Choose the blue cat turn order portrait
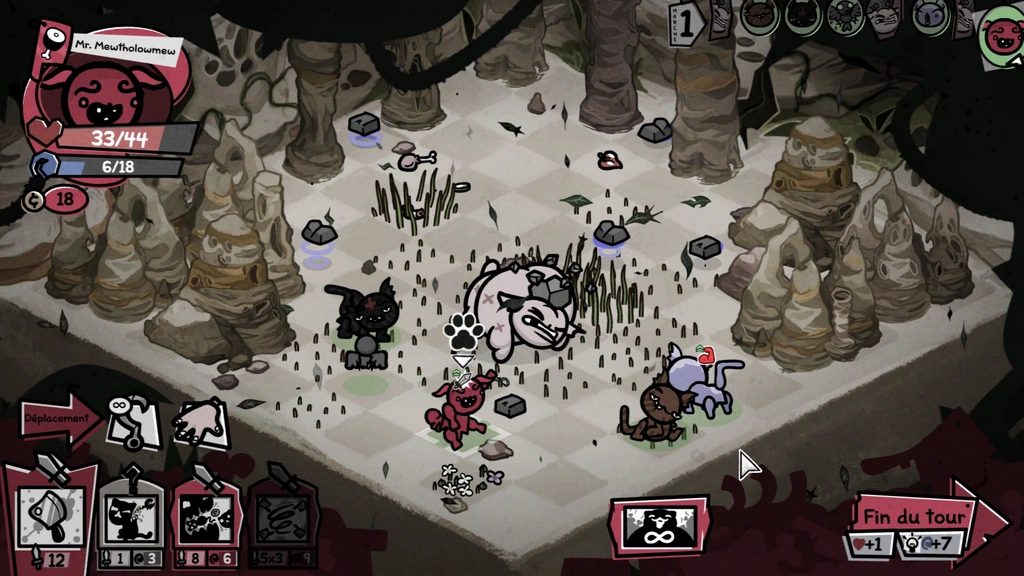Viewport: 1024px width, 576px height. (x=930, y=16)
